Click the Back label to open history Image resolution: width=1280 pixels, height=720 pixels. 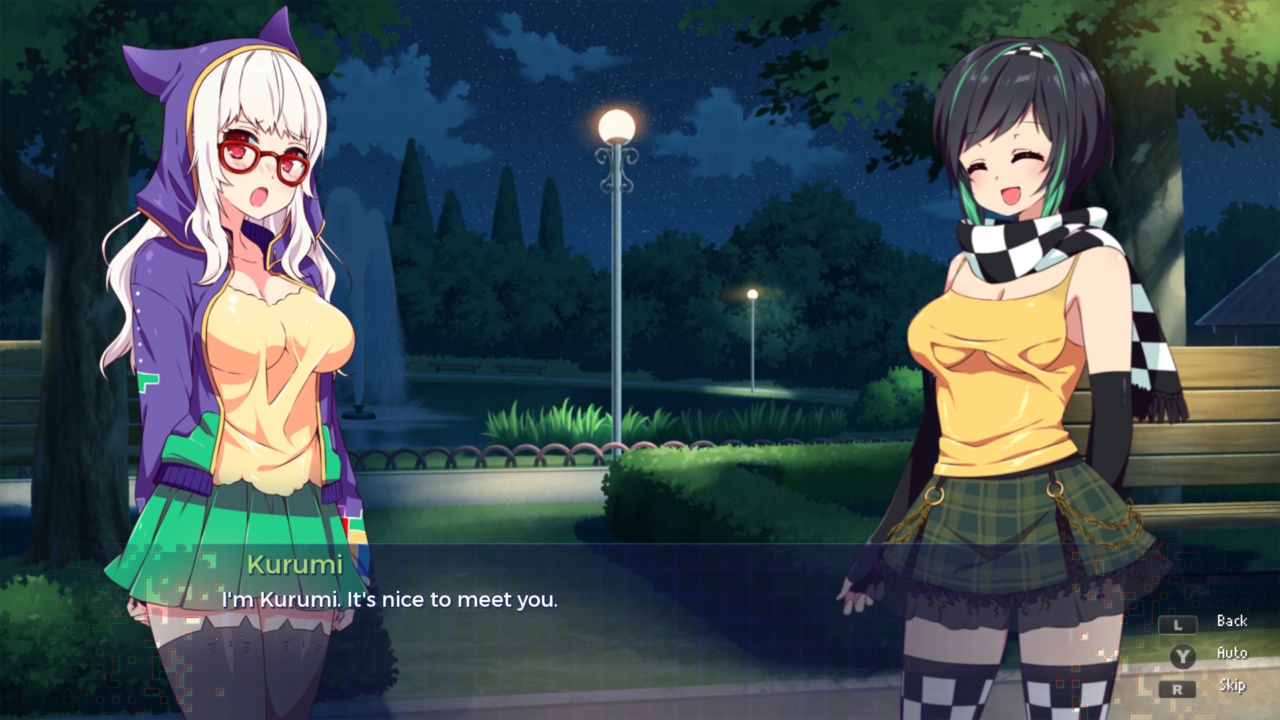tap(1231, 621)
